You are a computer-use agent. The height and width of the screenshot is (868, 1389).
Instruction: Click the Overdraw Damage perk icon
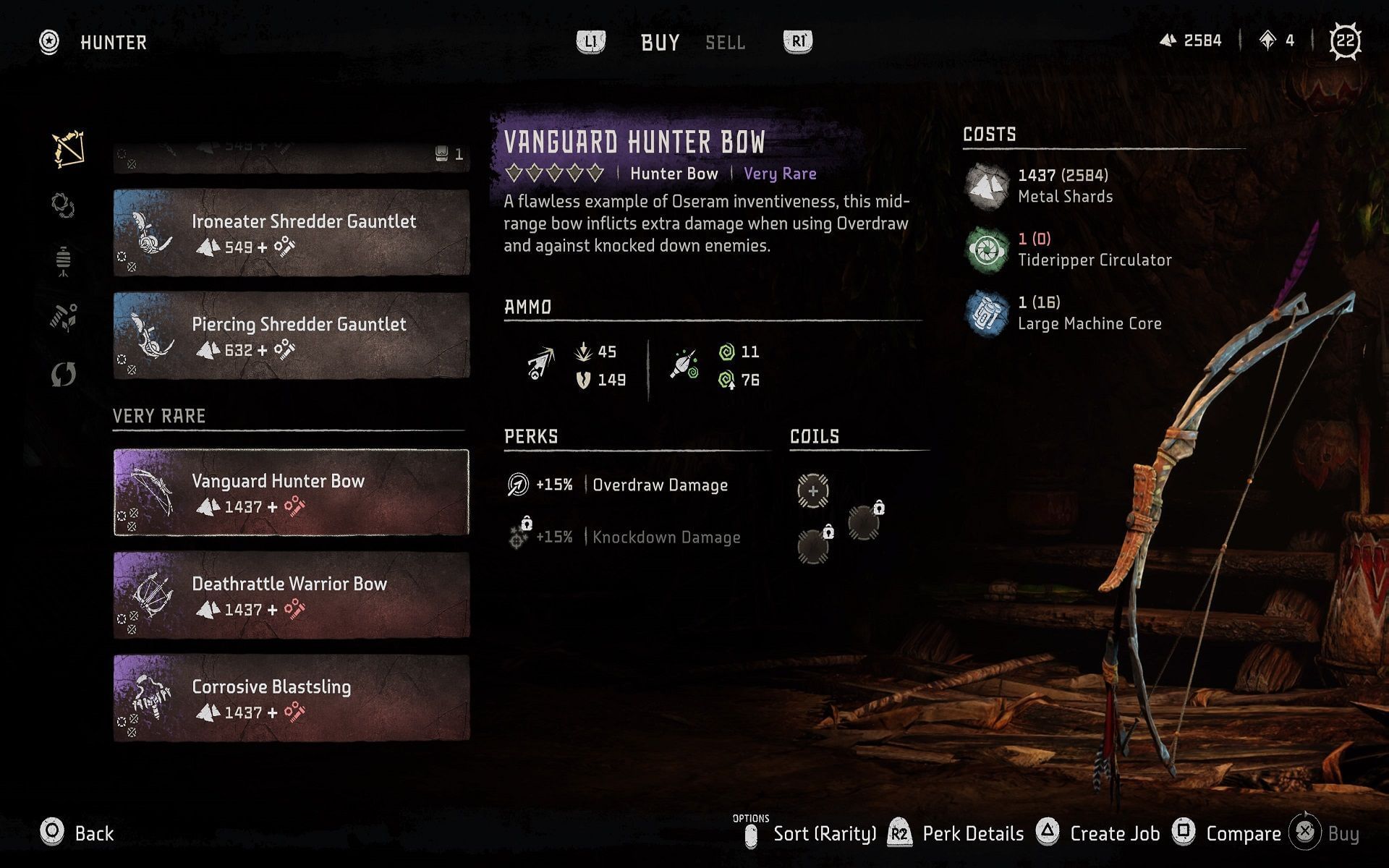tap(517, 485)
